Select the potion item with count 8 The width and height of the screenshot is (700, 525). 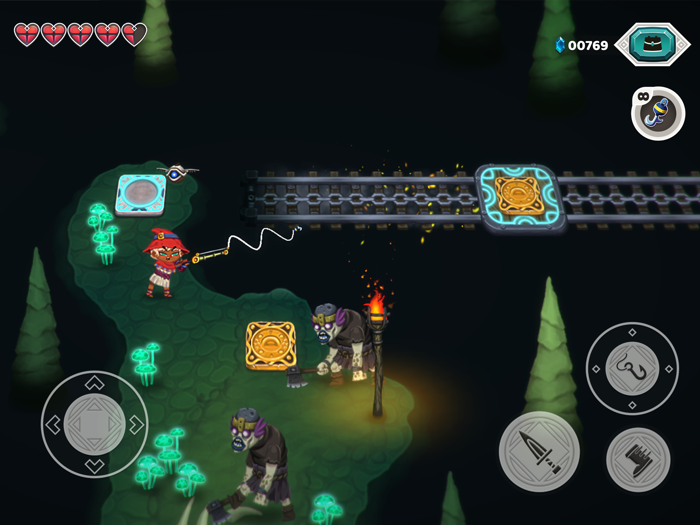click(658, 113)
